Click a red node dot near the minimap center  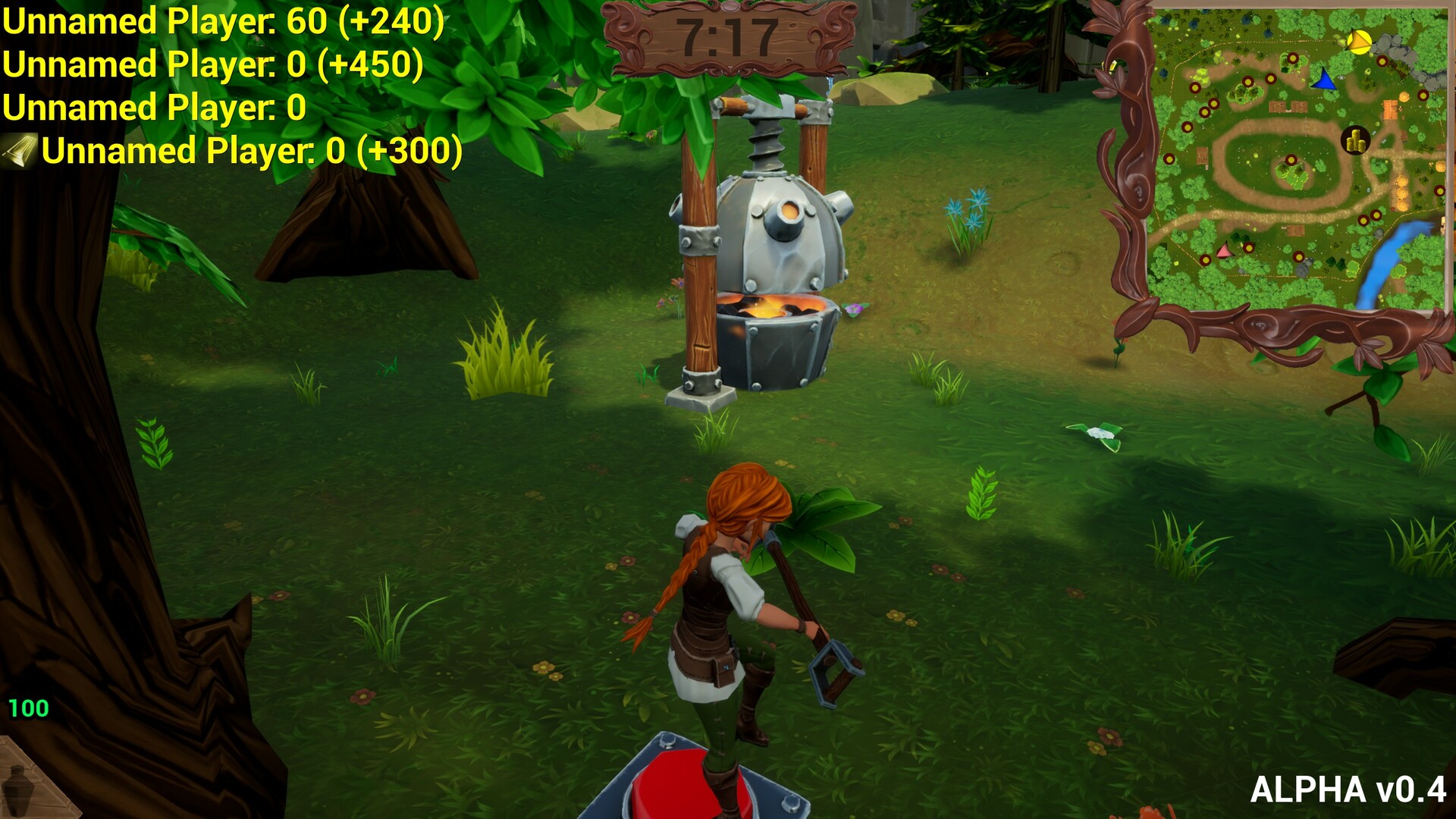[1291, 159]
